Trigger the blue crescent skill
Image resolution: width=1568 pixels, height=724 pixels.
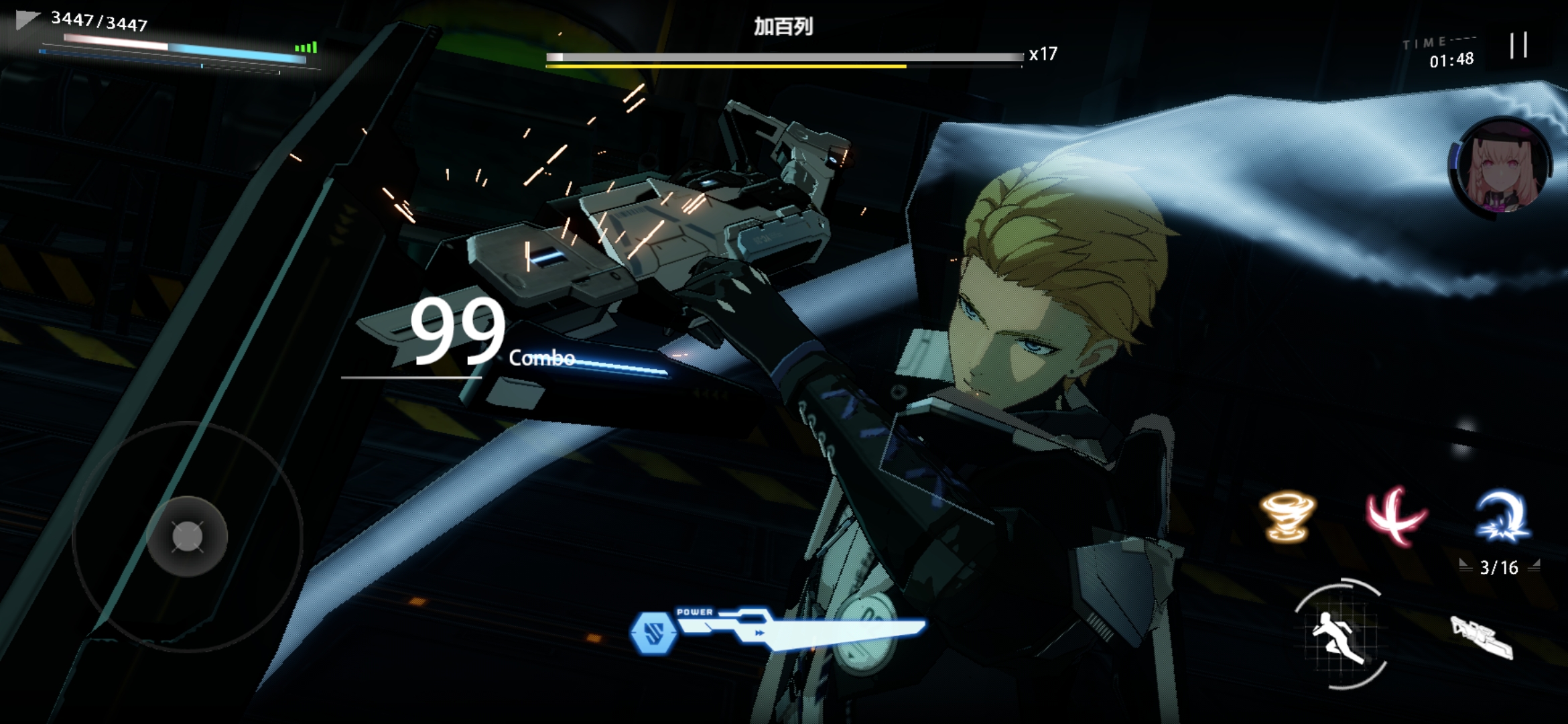[1502, 515]
